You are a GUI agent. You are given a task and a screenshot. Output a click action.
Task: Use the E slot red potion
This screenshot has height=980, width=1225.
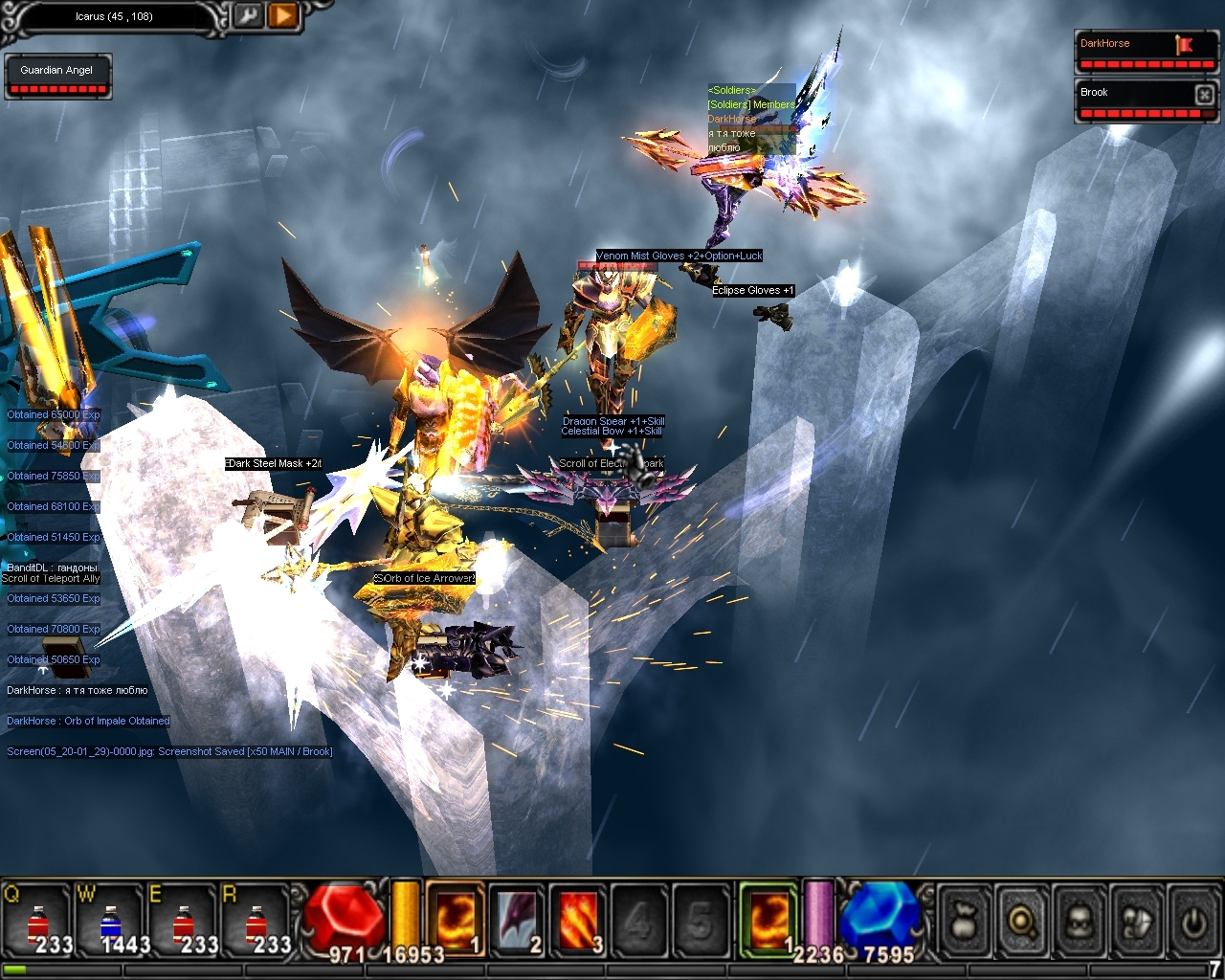pos(184,922)
